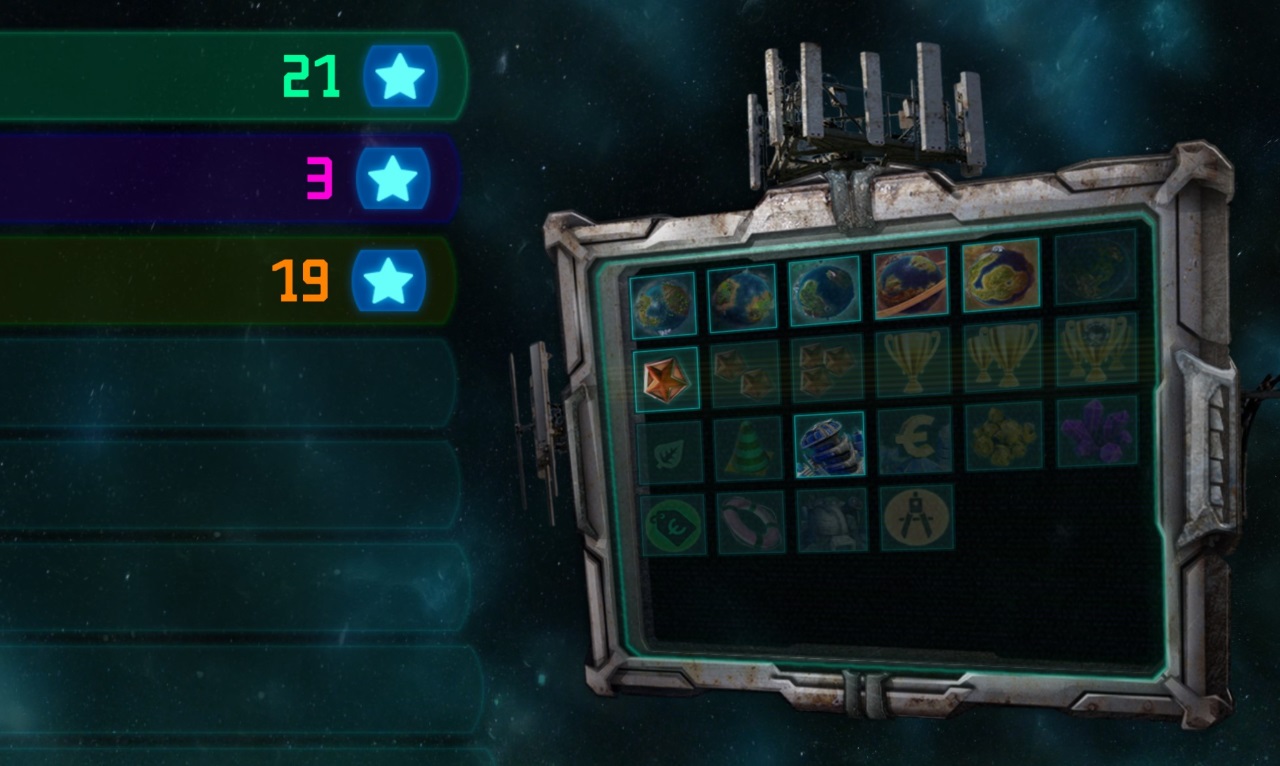Viewport: 1280px width, 766px height.
Task: Click the gold nuggets achievement tile
Action: [x=1004, y=435]
